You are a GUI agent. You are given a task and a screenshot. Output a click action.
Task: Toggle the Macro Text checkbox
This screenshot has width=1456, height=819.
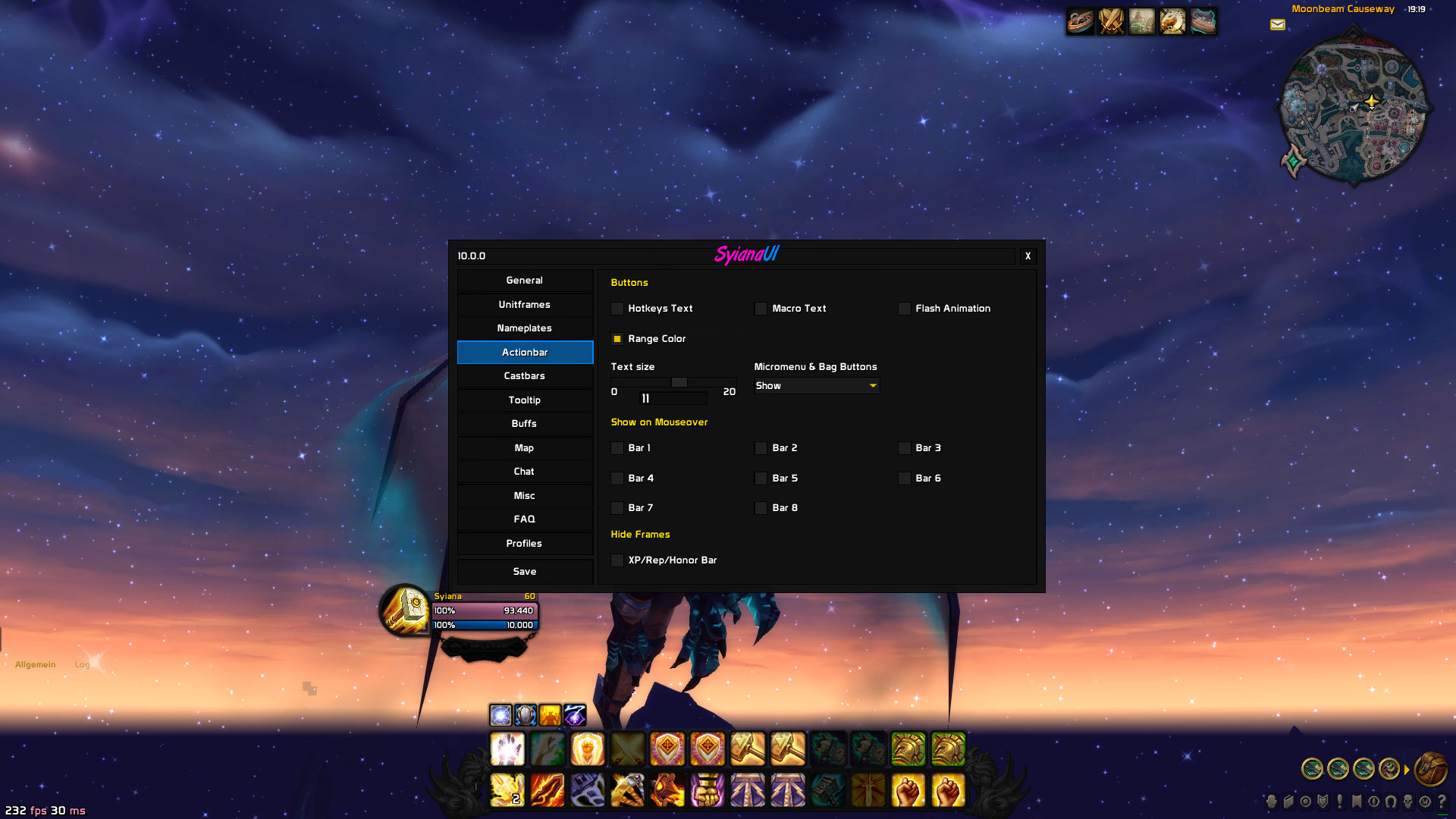pos(761,309)
